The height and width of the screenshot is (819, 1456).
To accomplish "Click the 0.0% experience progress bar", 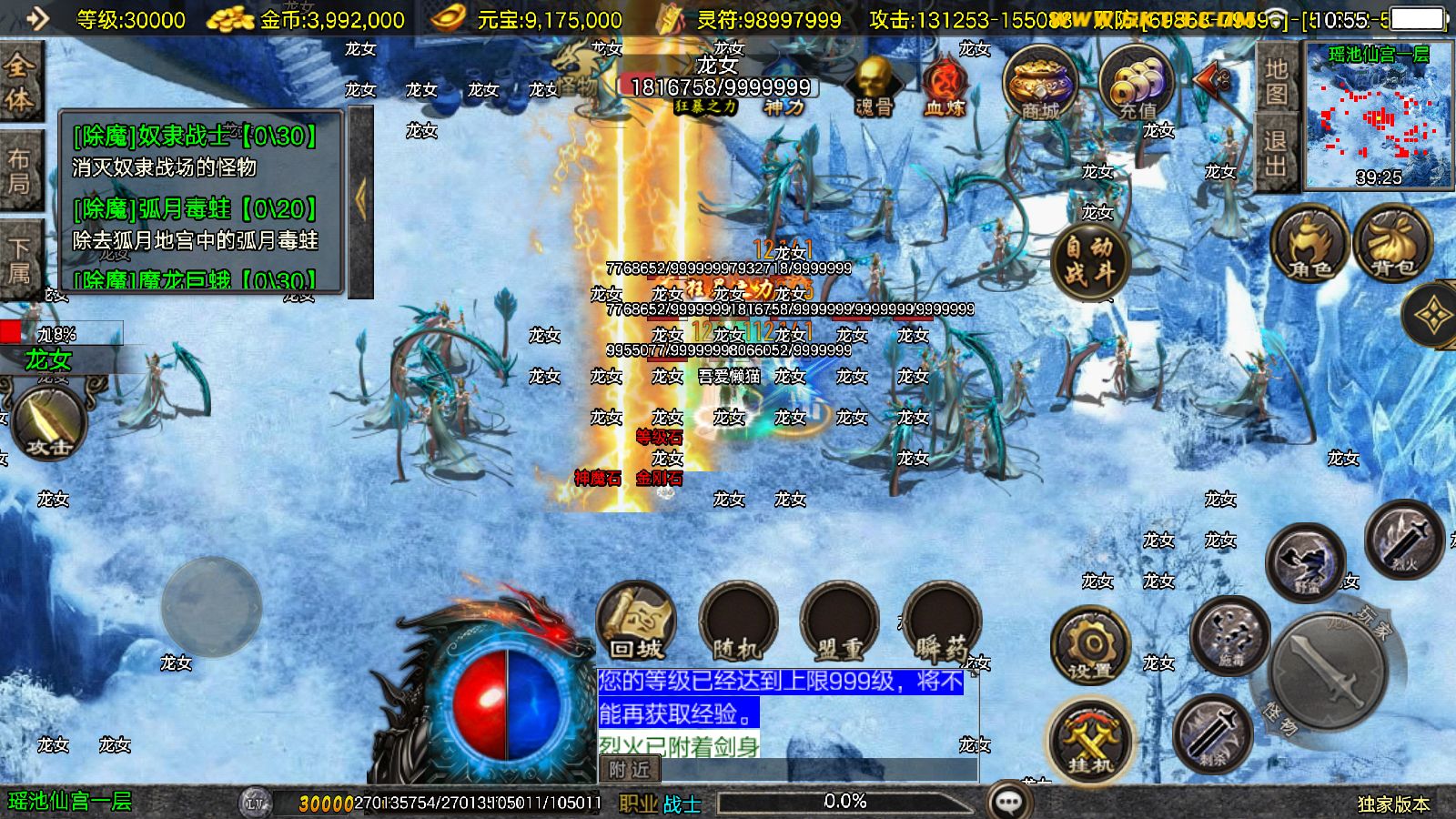I will (x=846, y=802).
